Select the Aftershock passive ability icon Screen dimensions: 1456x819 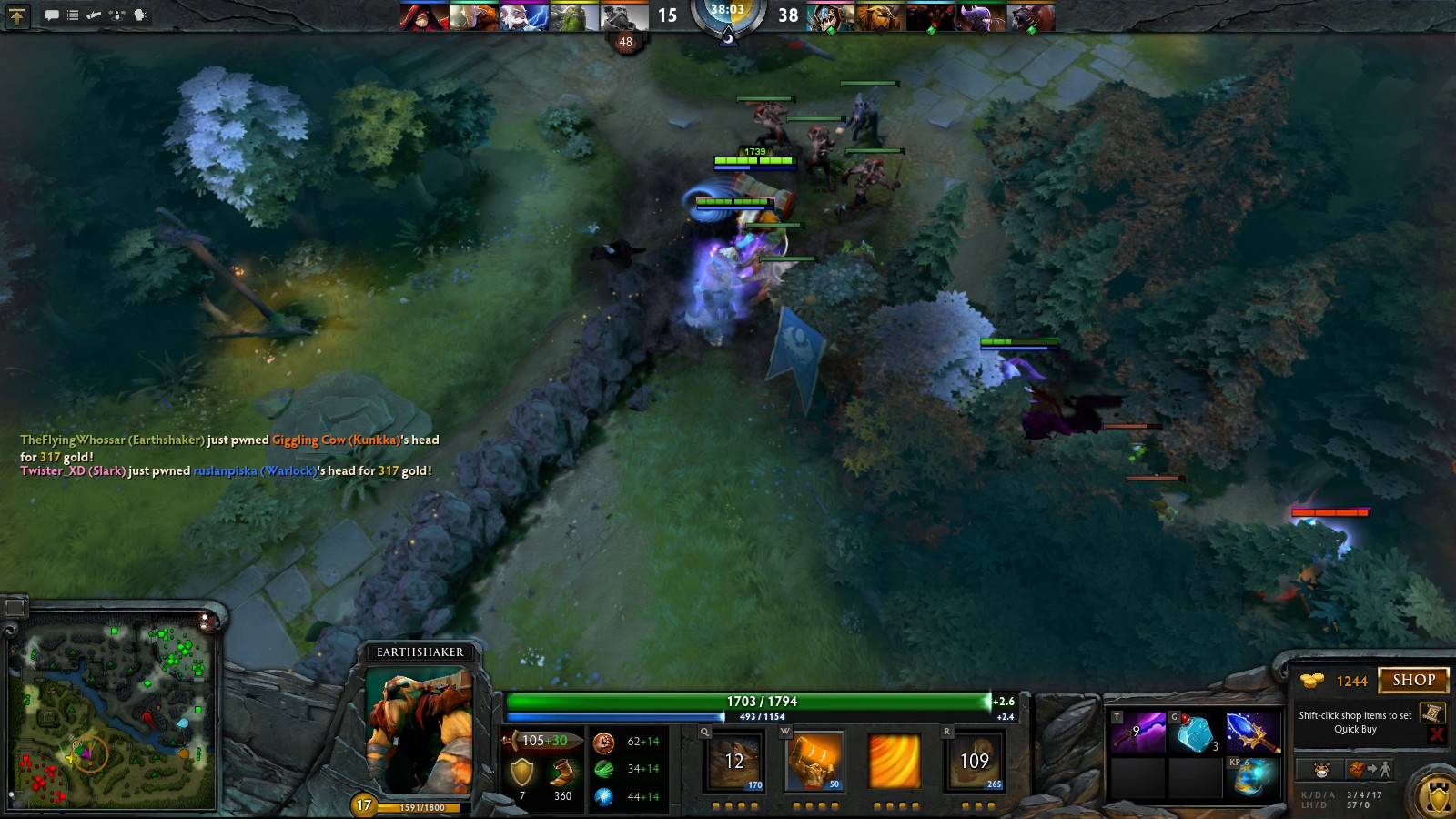(895, 762)
